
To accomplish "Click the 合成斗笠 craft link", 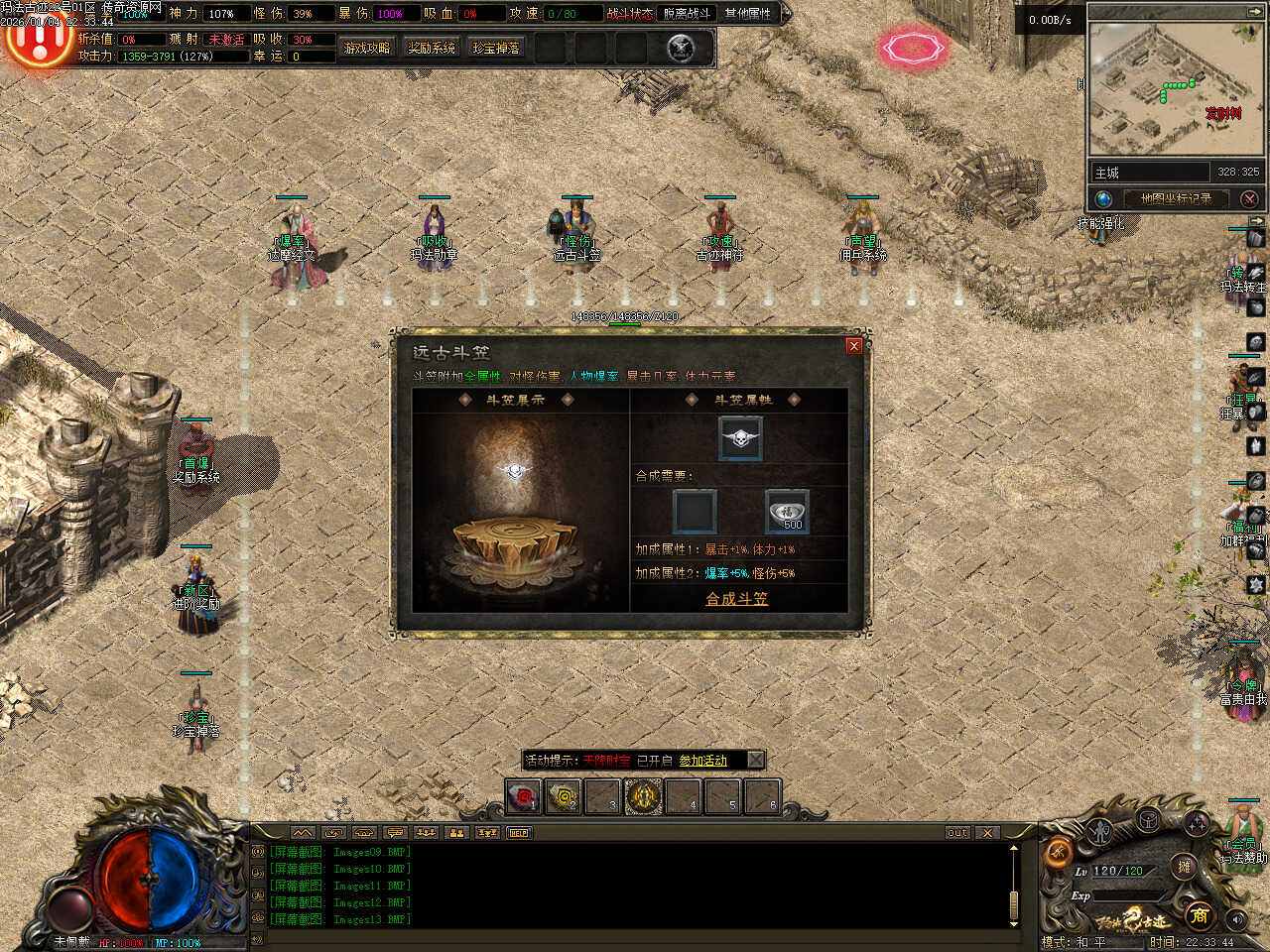I will (x=736, y=599).
